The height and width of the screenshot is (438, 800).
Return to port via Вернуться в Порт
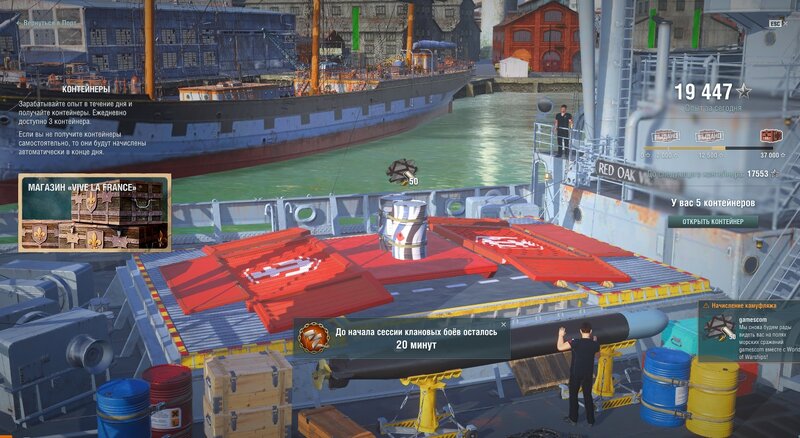[46, 21]
